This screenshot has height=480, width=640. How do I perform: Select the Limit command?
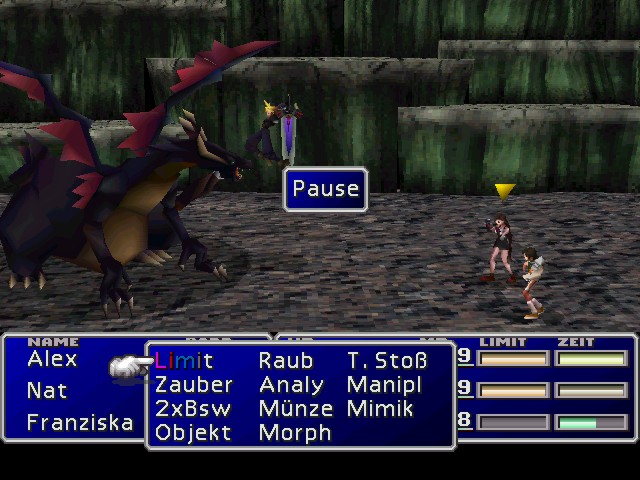tap(184, 361)
